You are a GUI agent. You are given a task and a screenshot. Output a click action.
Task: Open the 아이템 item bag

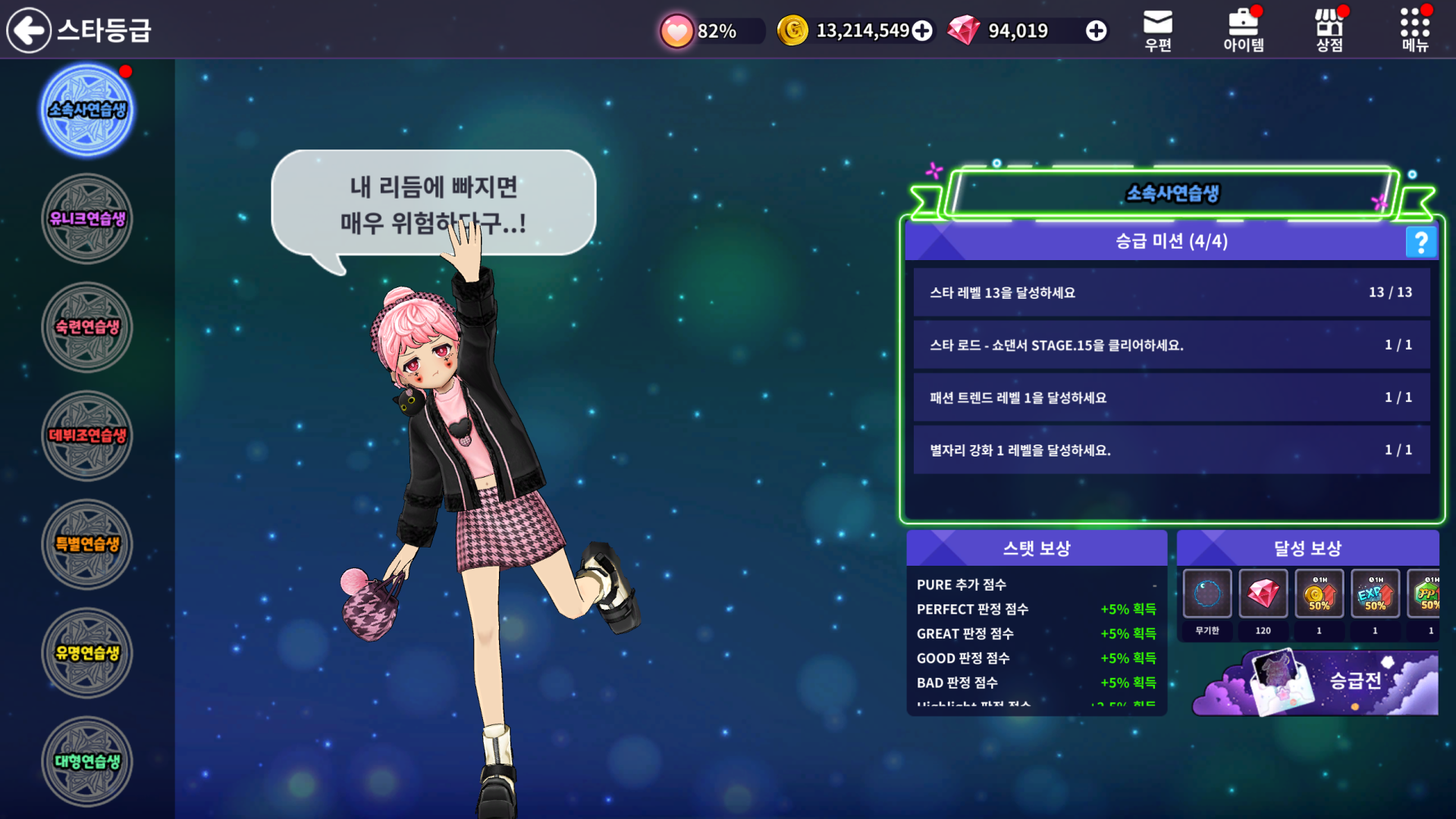[1244, 30]
